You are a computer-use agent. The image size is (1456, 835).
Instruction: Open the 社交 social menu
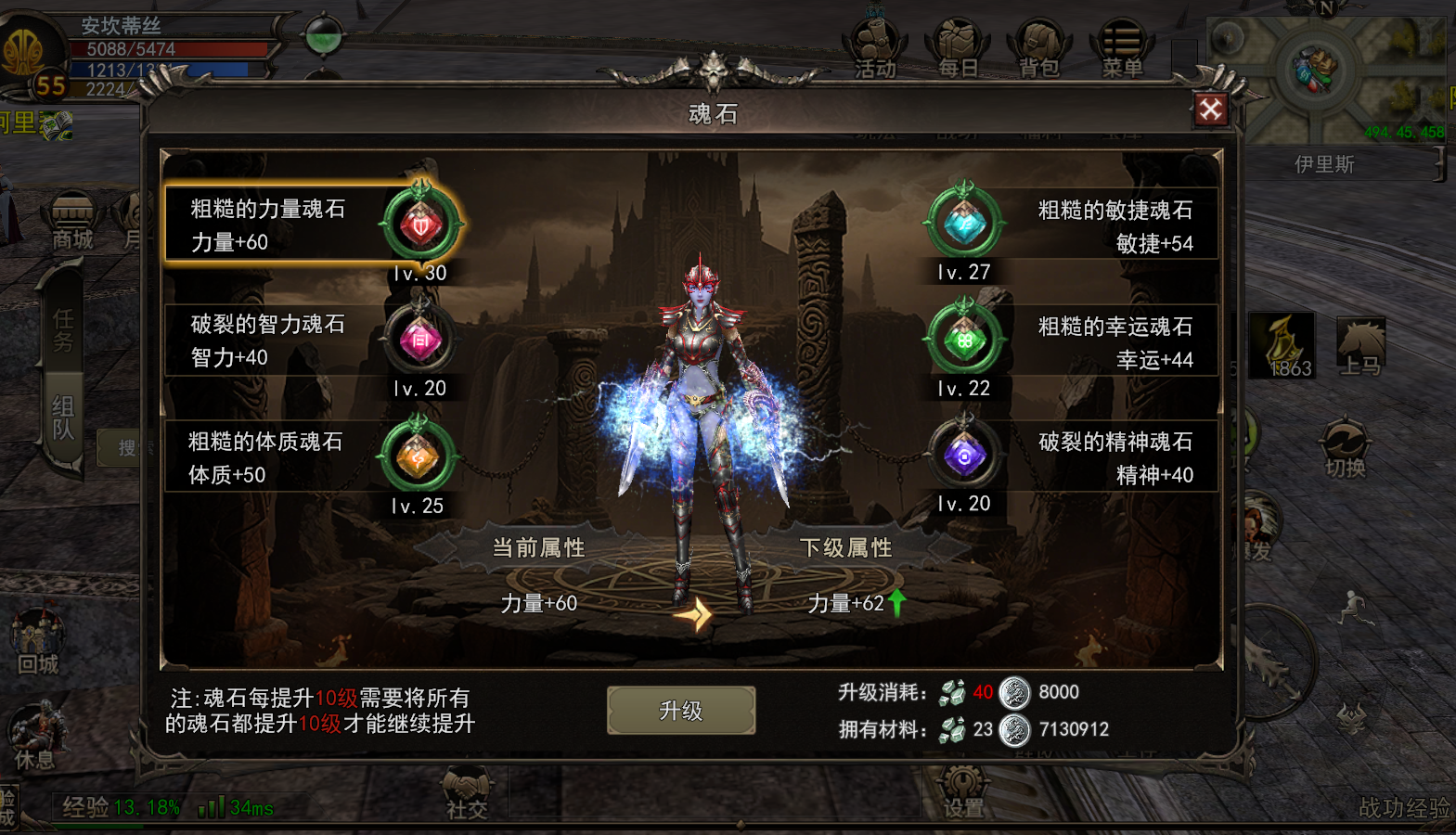[x=466, y=794]
